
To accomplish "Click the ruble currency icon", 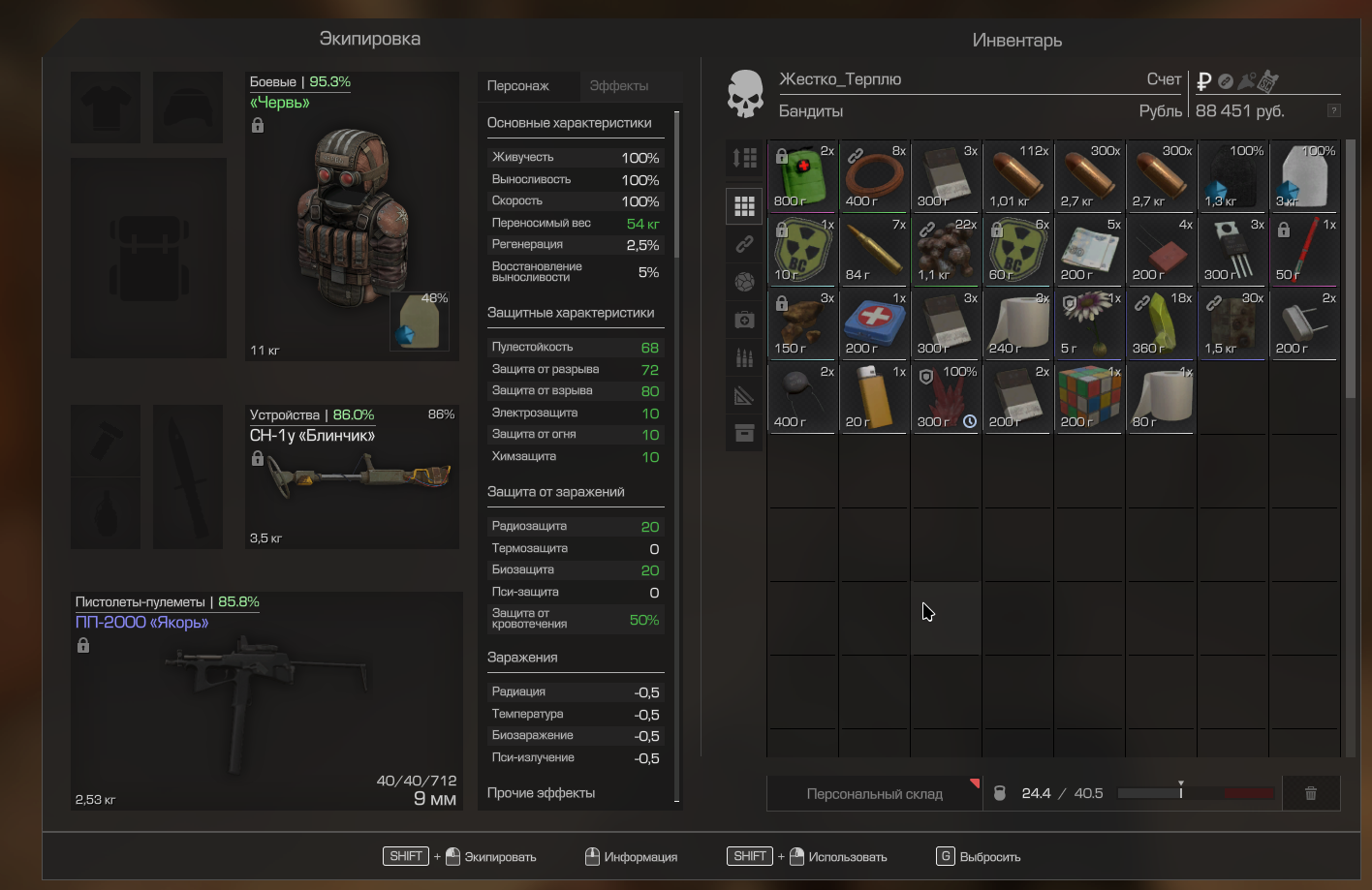I will pyautogui.click(x=1204, y=81).
